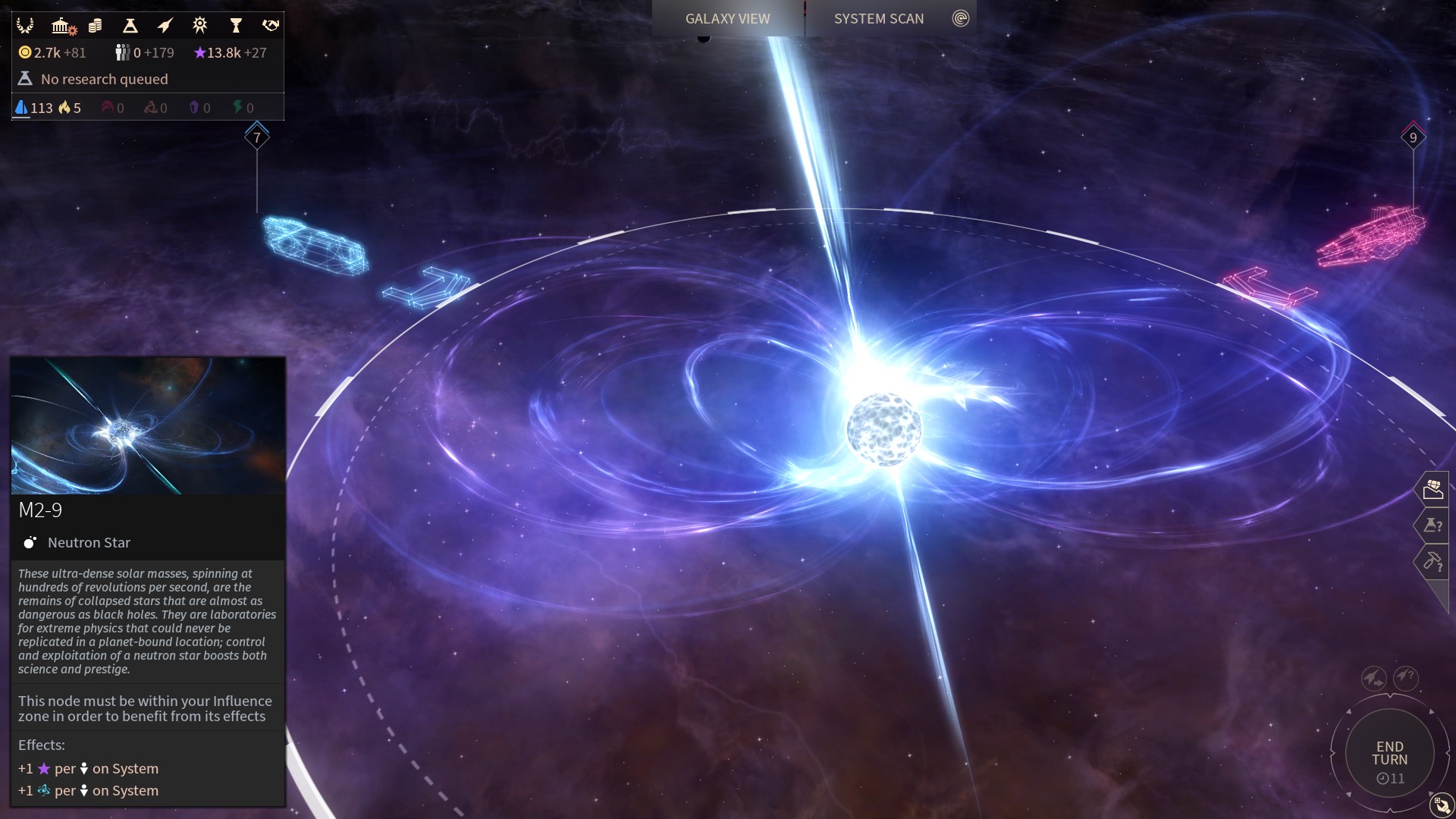
Task: Open the No research queued entry
Action: click(x=104, y=79)
